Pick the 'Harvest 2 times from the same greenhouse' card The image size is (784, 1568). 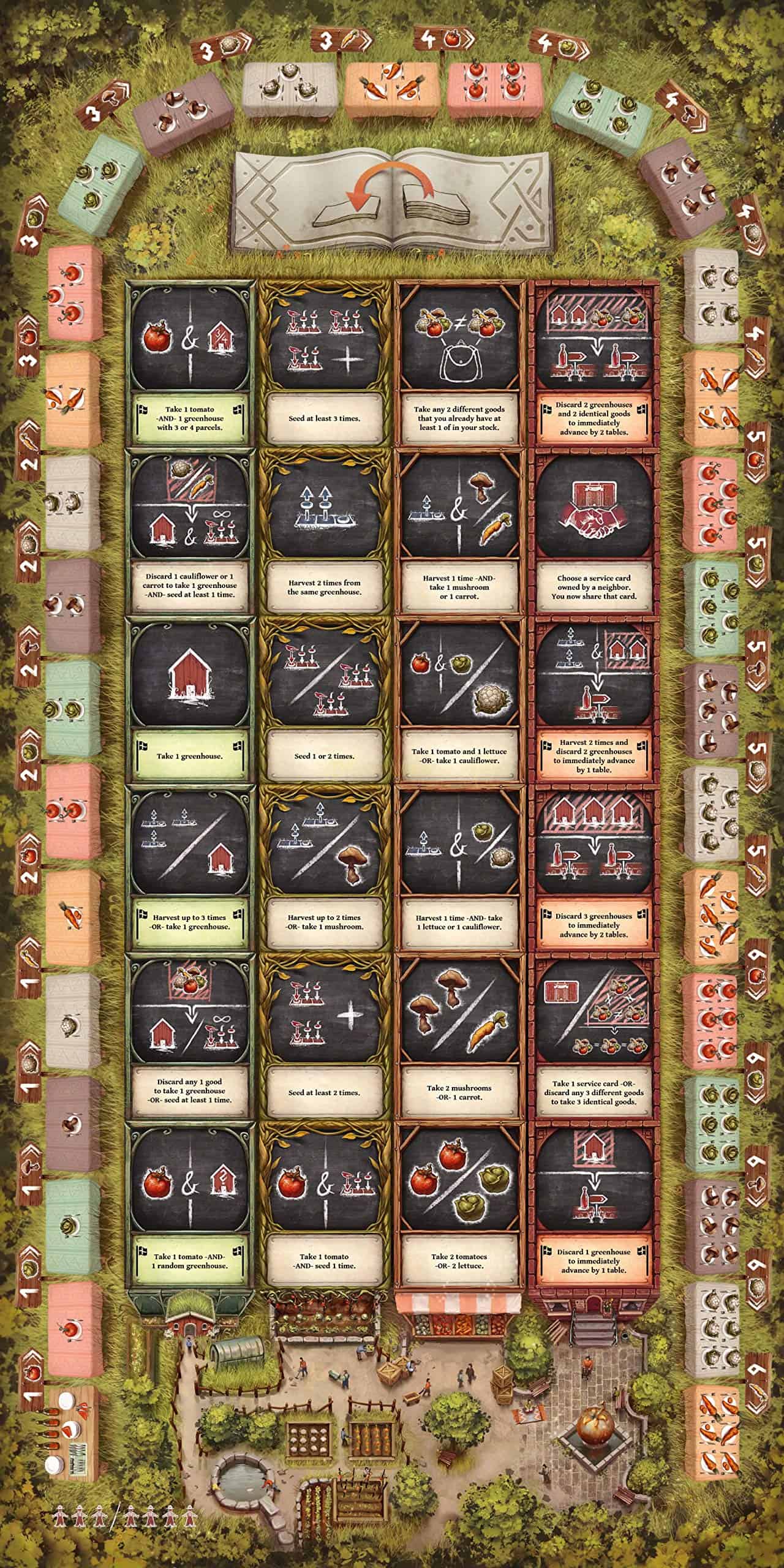323,532
